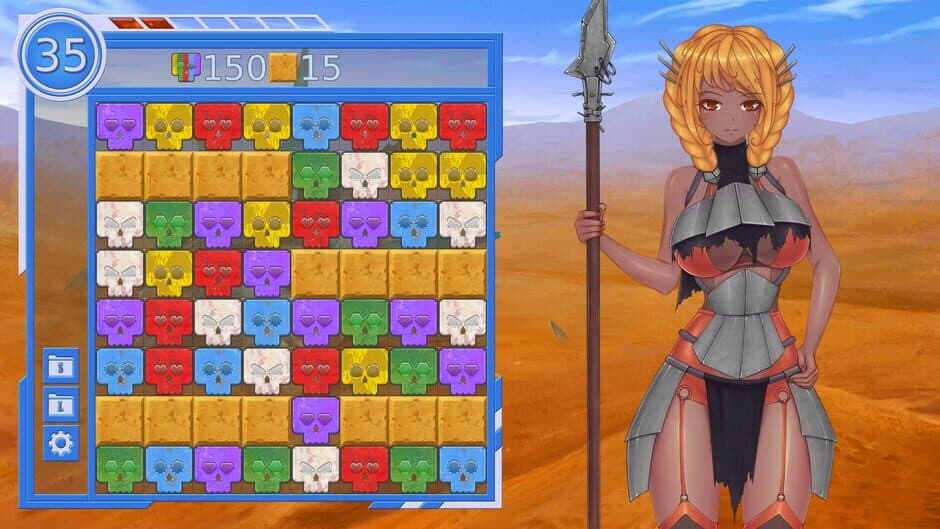The image size is (940, 529).
Task: Select the red skull tile in the top-right corner
Action: tap(462, 126)
